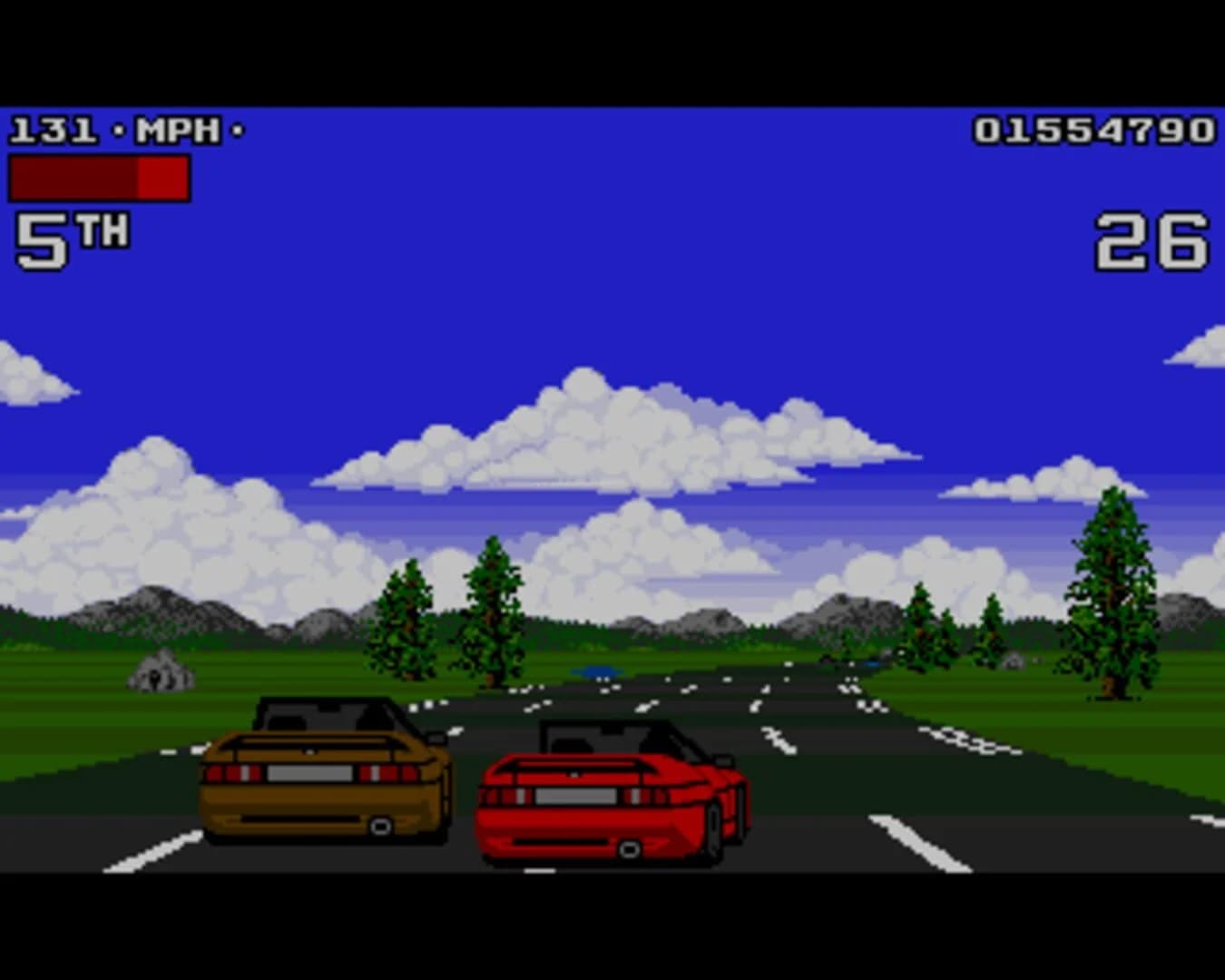Click the exhaust pipe of the brown car
The width and height of the screenshot is (1225, 980).
click(x=379, y=828)
